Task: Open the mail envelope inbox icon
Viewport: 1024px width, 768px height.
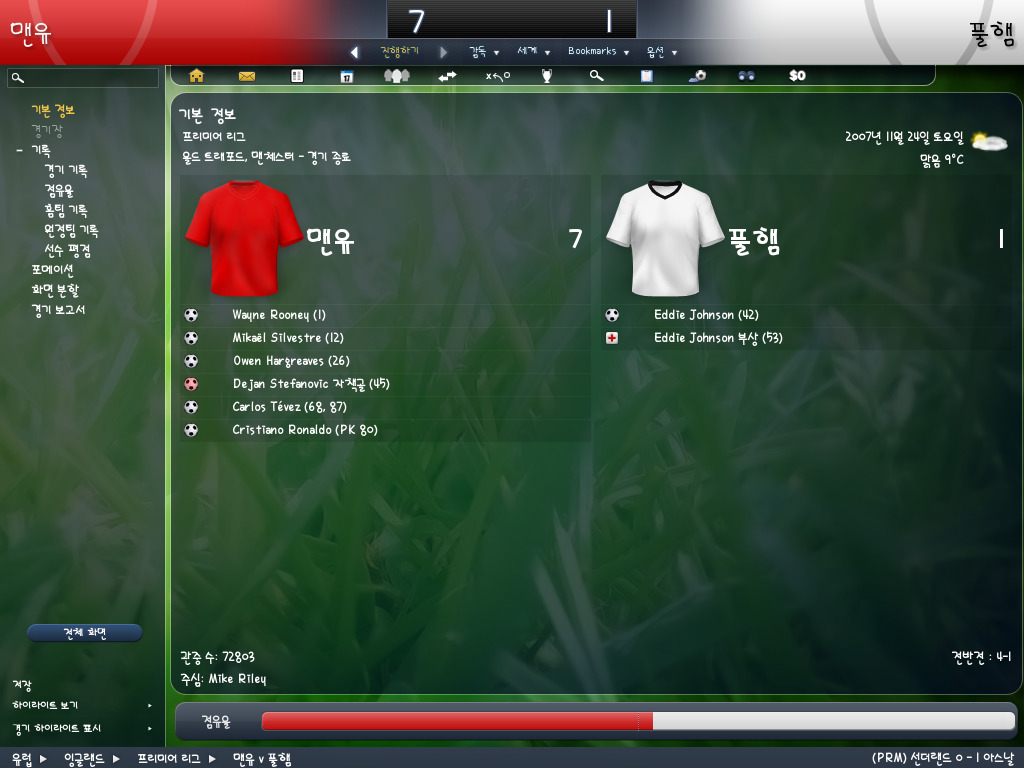Action: (247, 75)
